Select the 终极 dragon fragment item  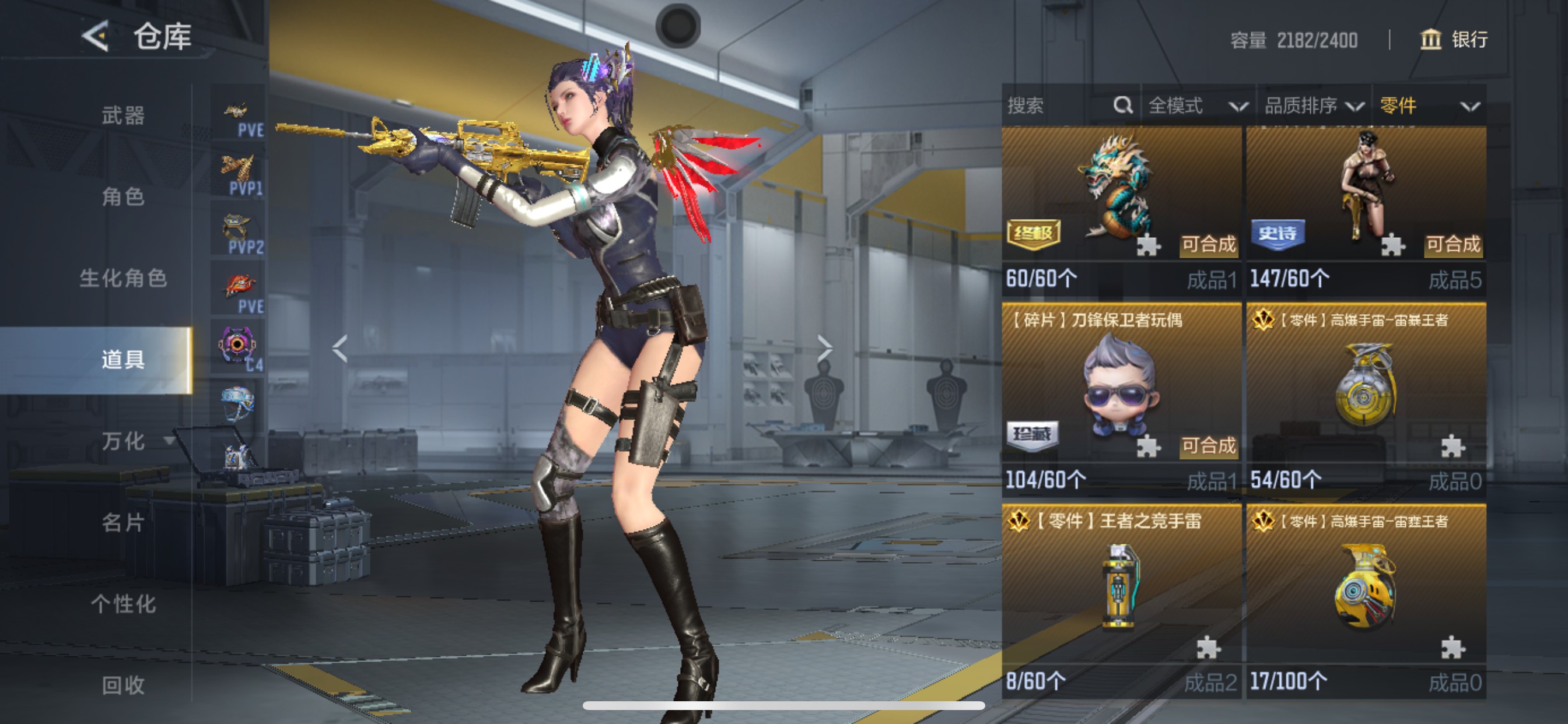click(x=1121, y=195)
